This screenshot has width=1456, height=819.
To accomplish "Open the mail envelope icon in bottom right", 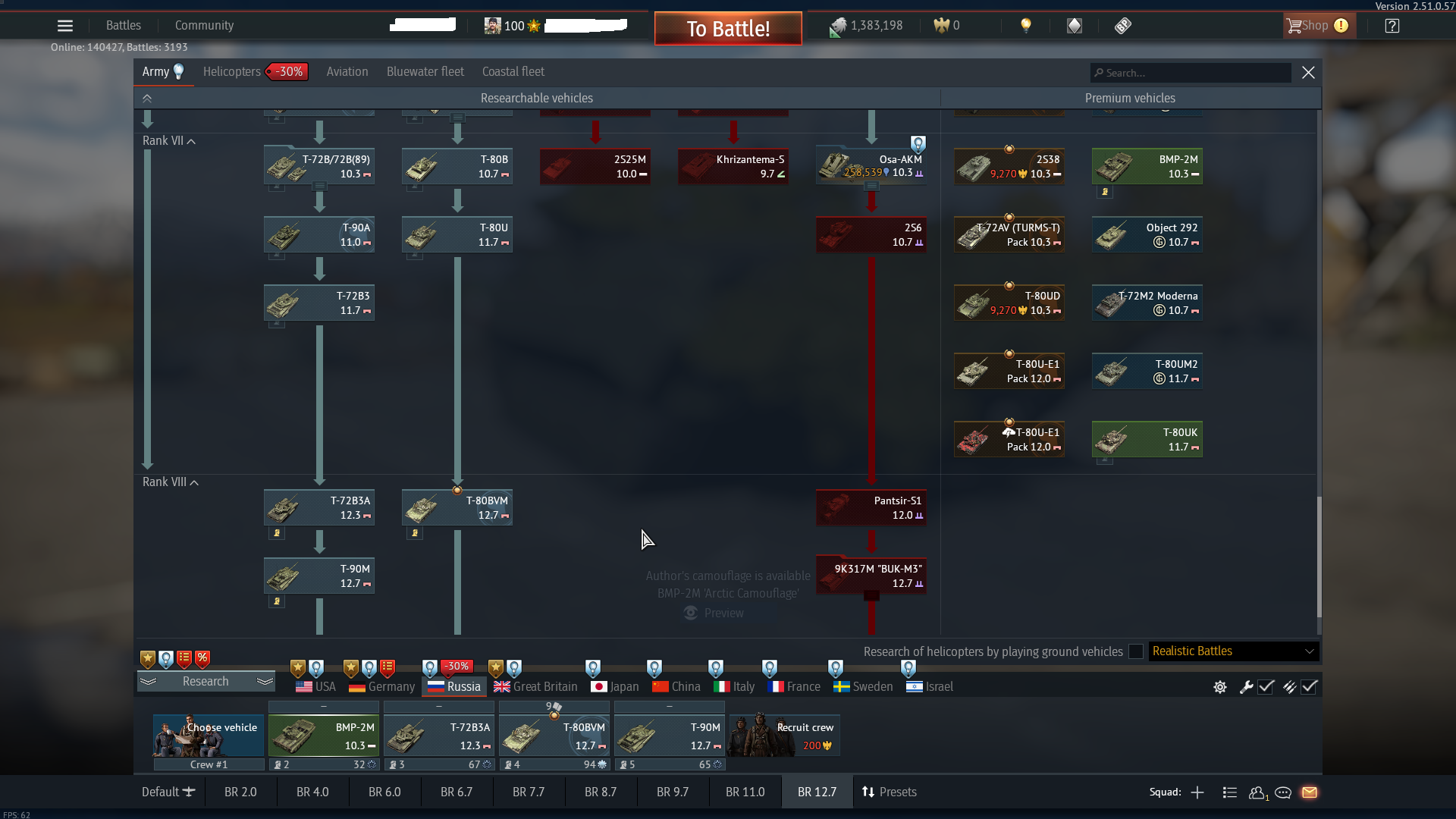I will pyautogui.click(x=1311, y=792).
